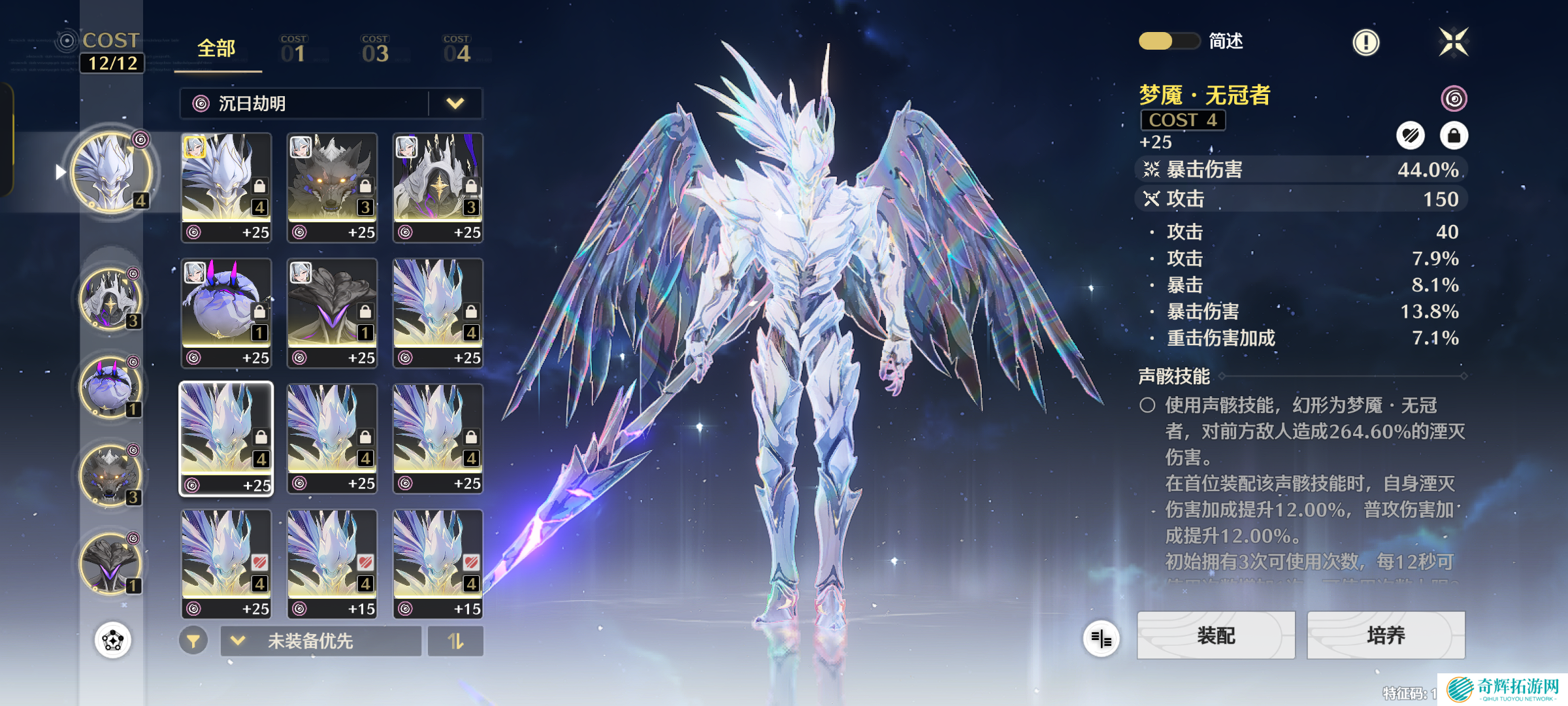Click the yellow funnel filter button

click(x=193, y=641)
